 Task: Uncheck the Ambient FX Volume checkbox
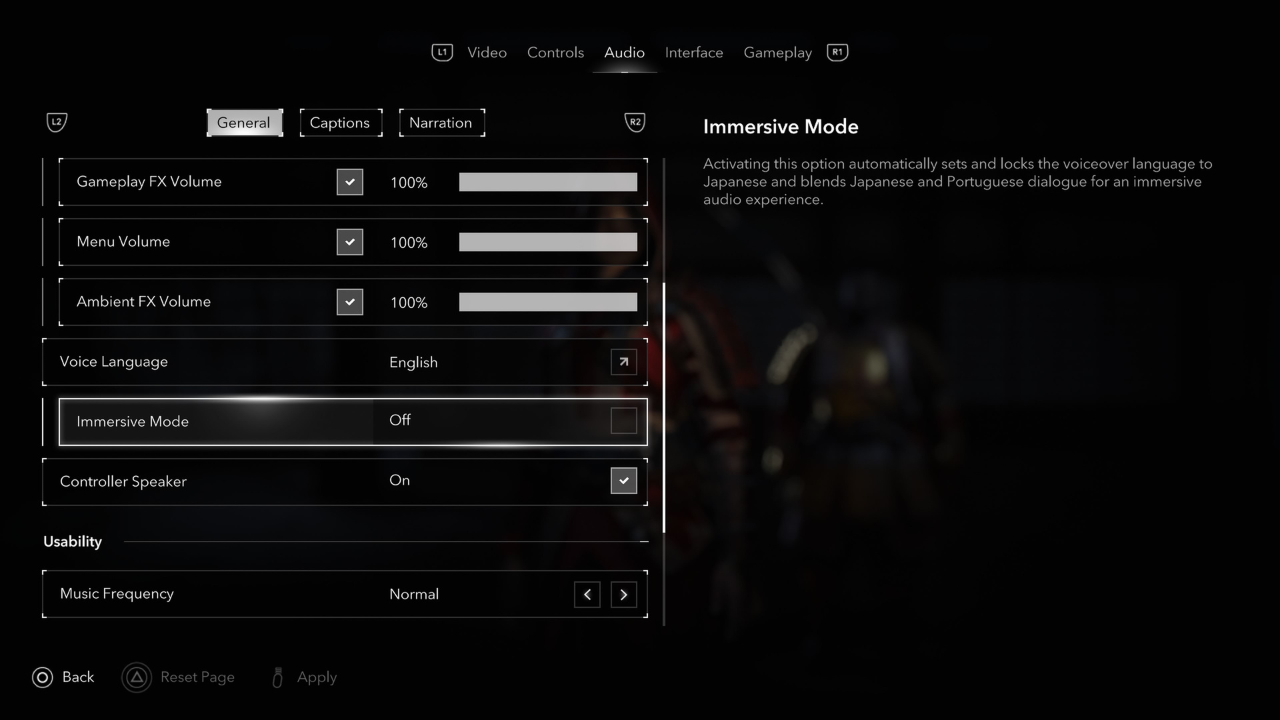(x=350, y=302)
